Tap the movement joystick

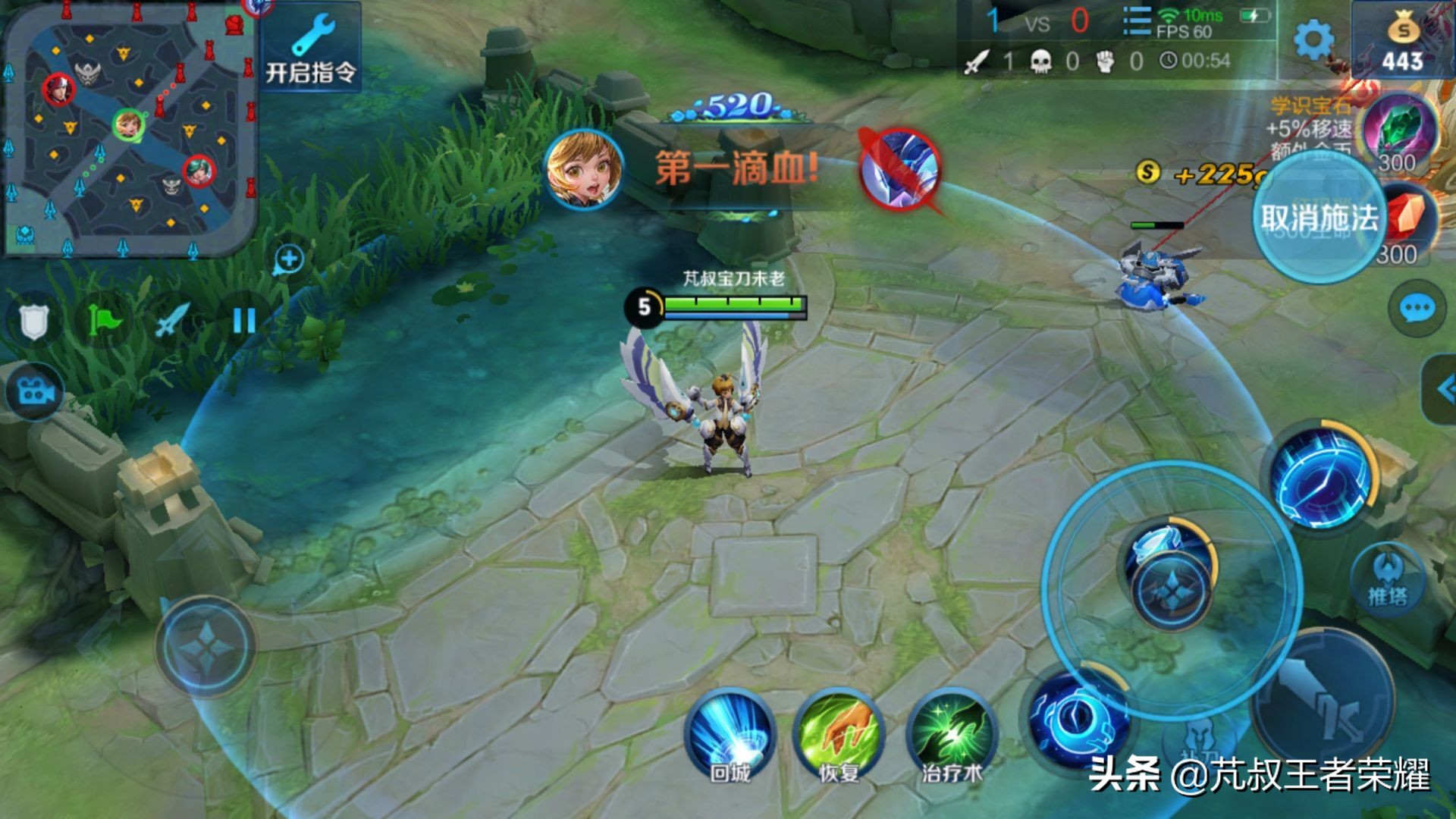click(205, 646)
